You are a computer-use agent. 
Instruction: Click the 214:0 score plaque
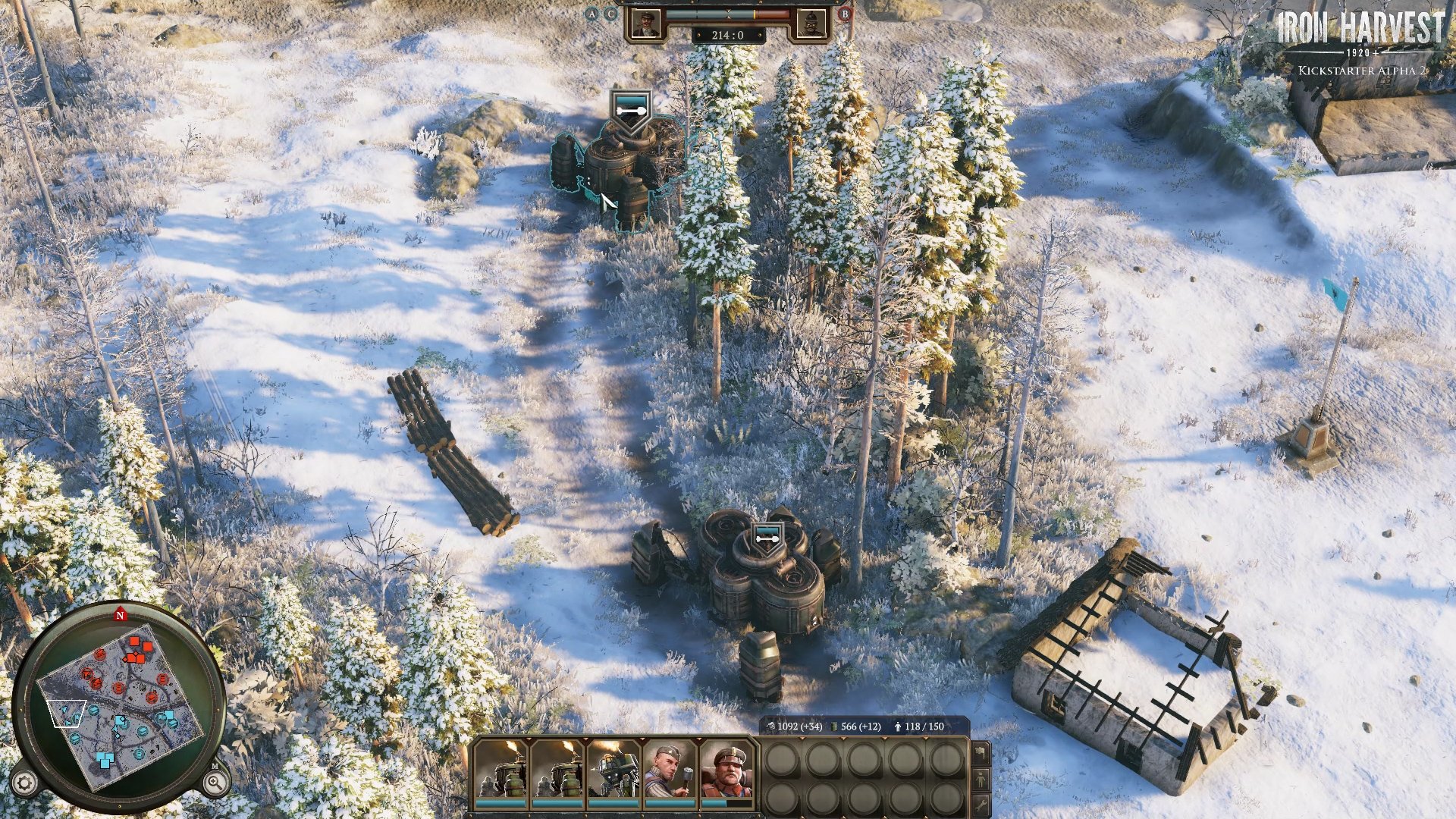click(728, 33)
